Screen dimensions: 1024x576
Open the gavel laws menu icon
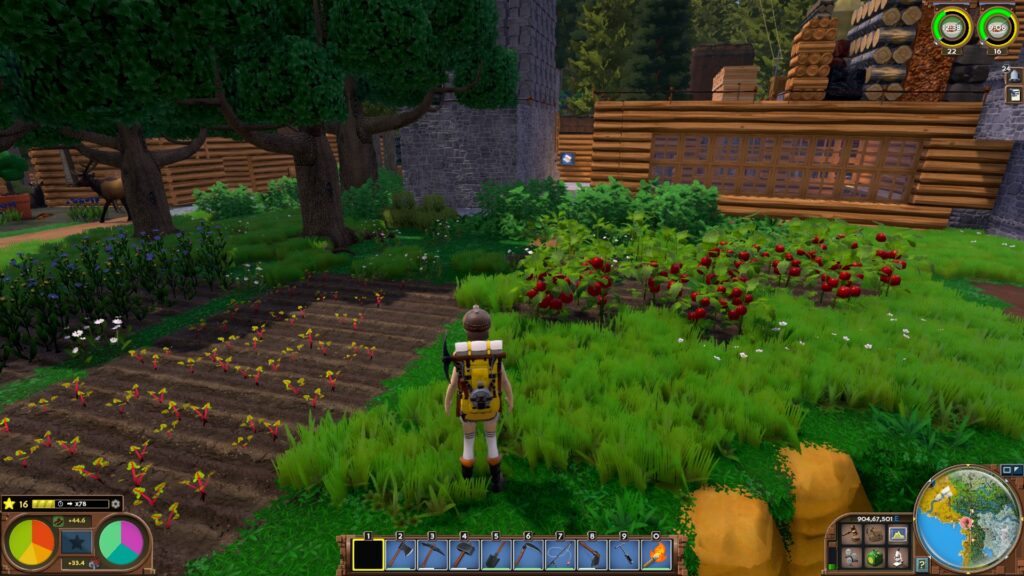(x=851, y=535)
